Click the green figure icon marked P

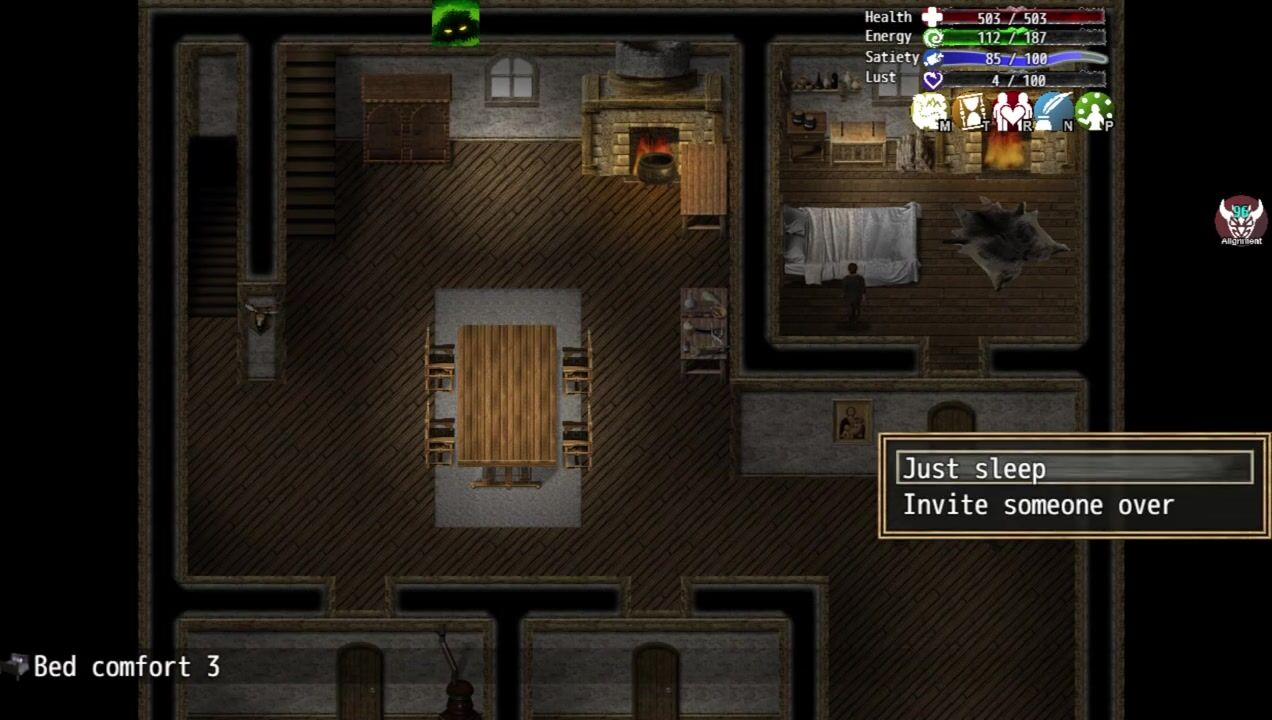click(1094, 112)
